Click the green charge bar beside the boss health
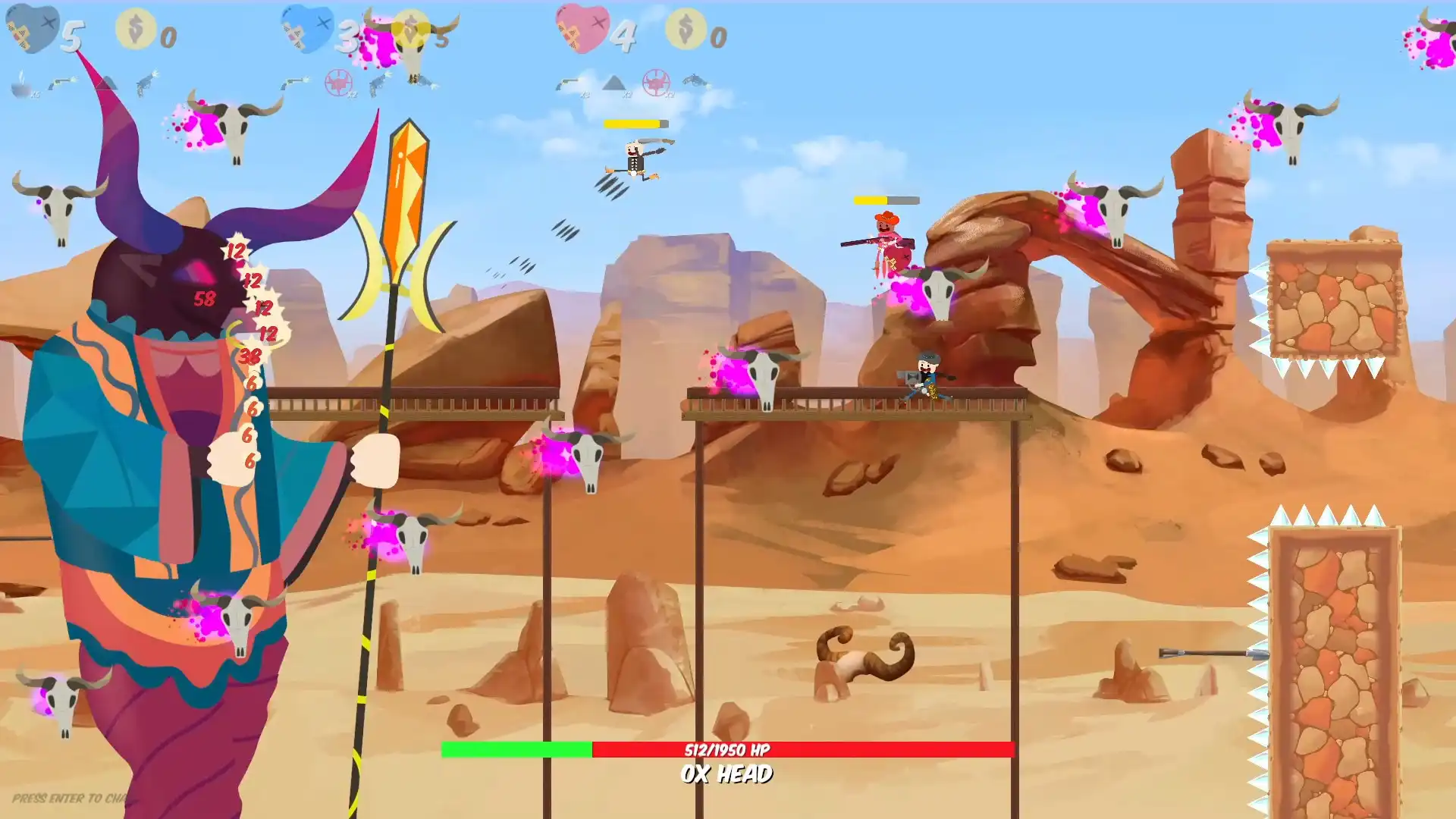The width and height of the screenshot is (1456, 819). (516, 750)
